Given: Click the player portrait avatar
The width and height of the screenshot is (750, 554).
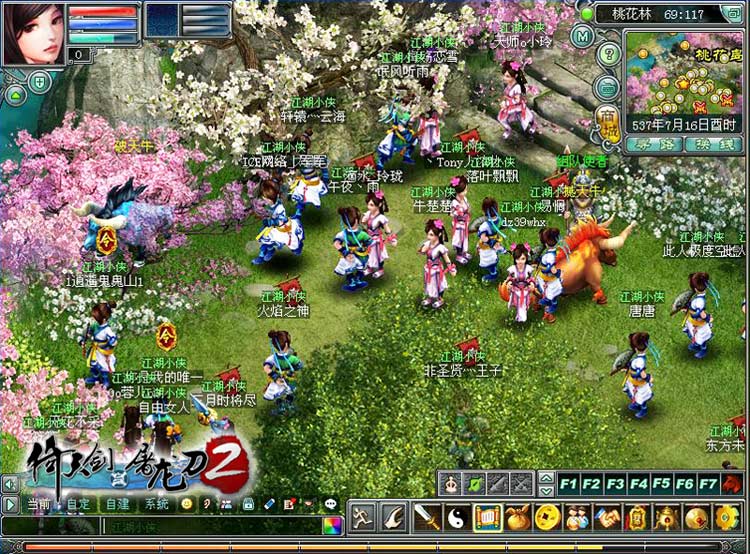Looking at the screenshot, I should (33, 33).
